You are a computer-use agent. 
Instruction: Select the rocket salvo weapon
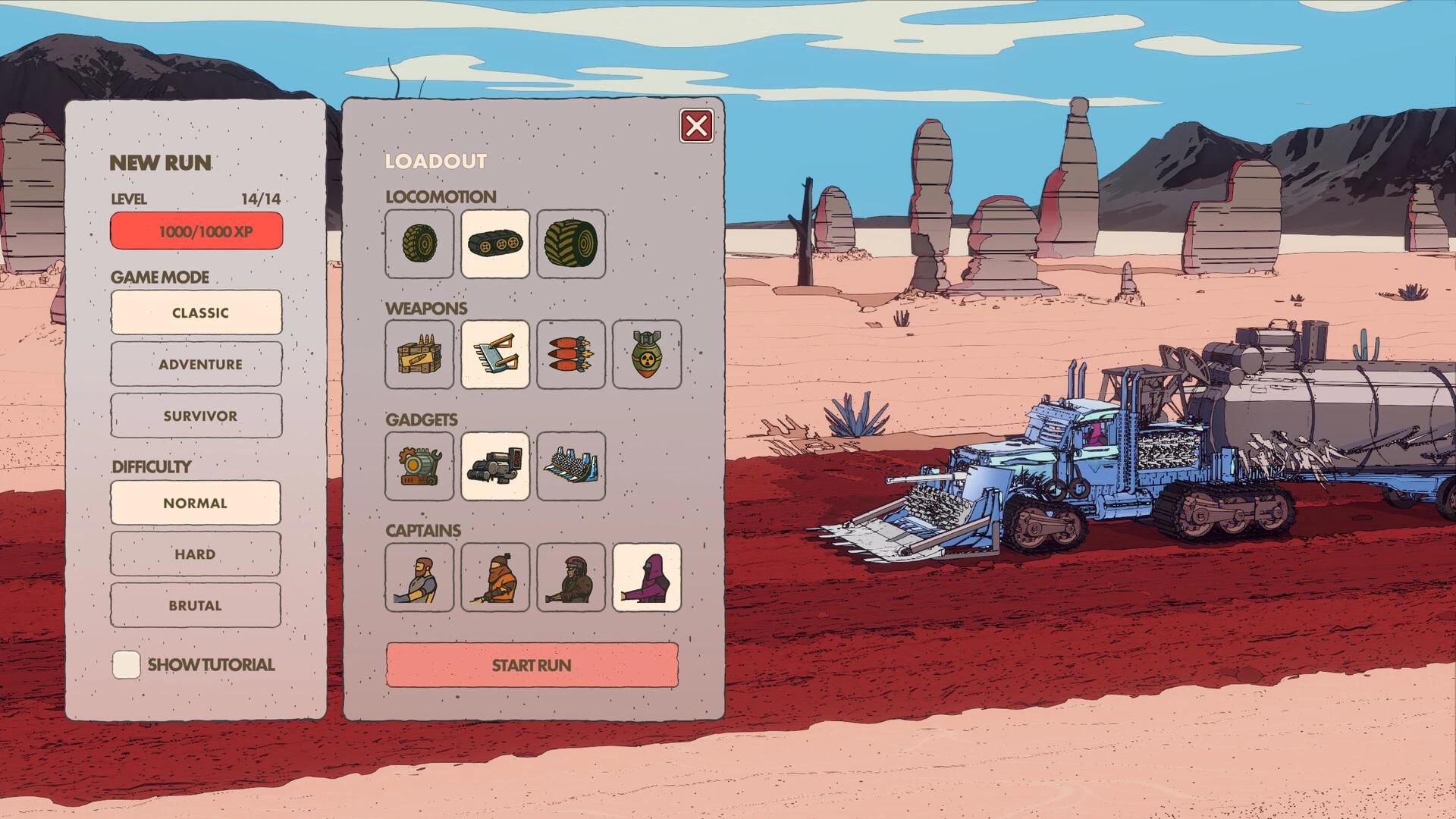(x=570, y=355)
